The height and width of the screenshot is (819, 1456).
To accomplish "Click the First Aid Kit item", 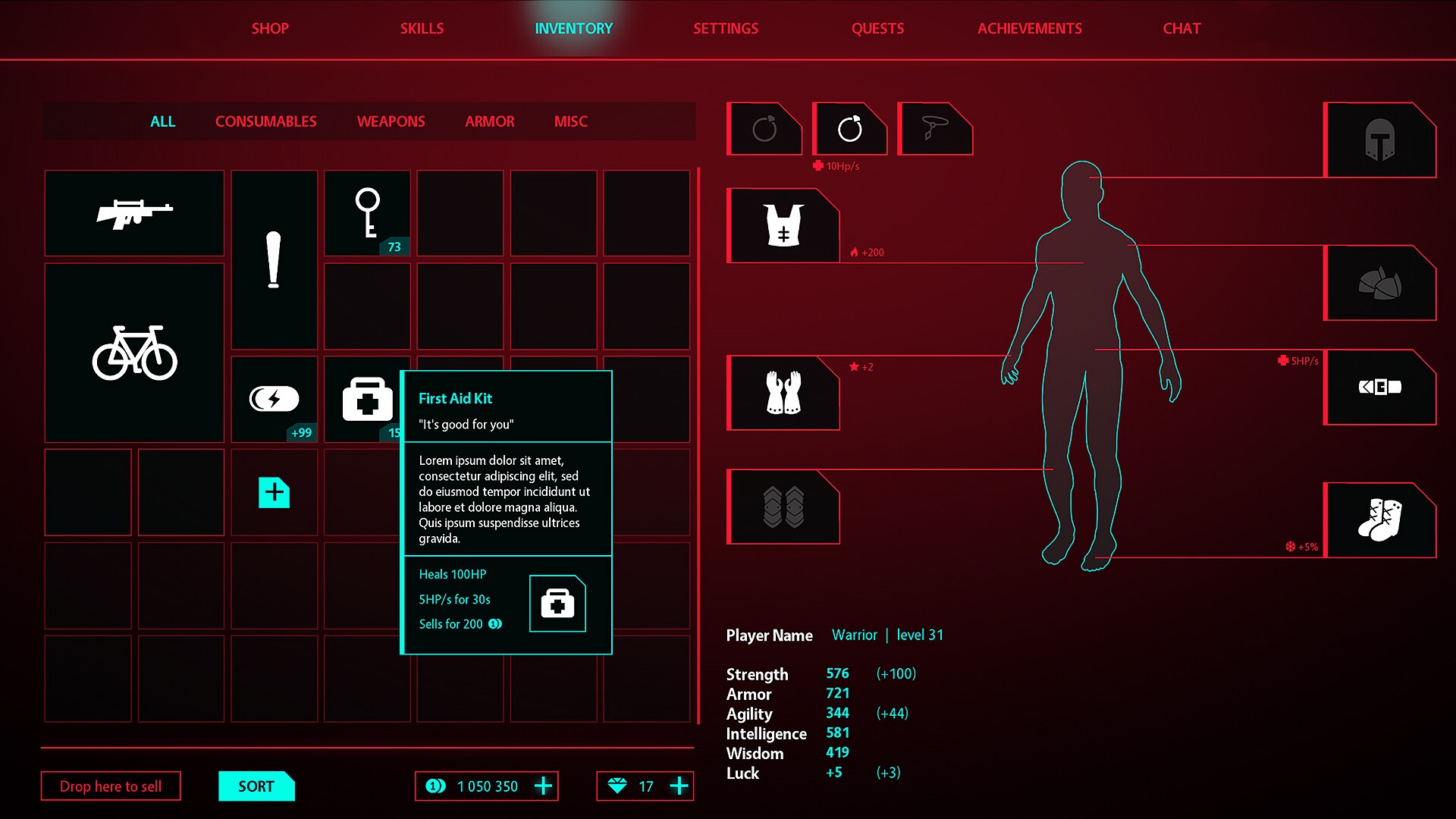I will pyautogui.click(x=367, y=400).
